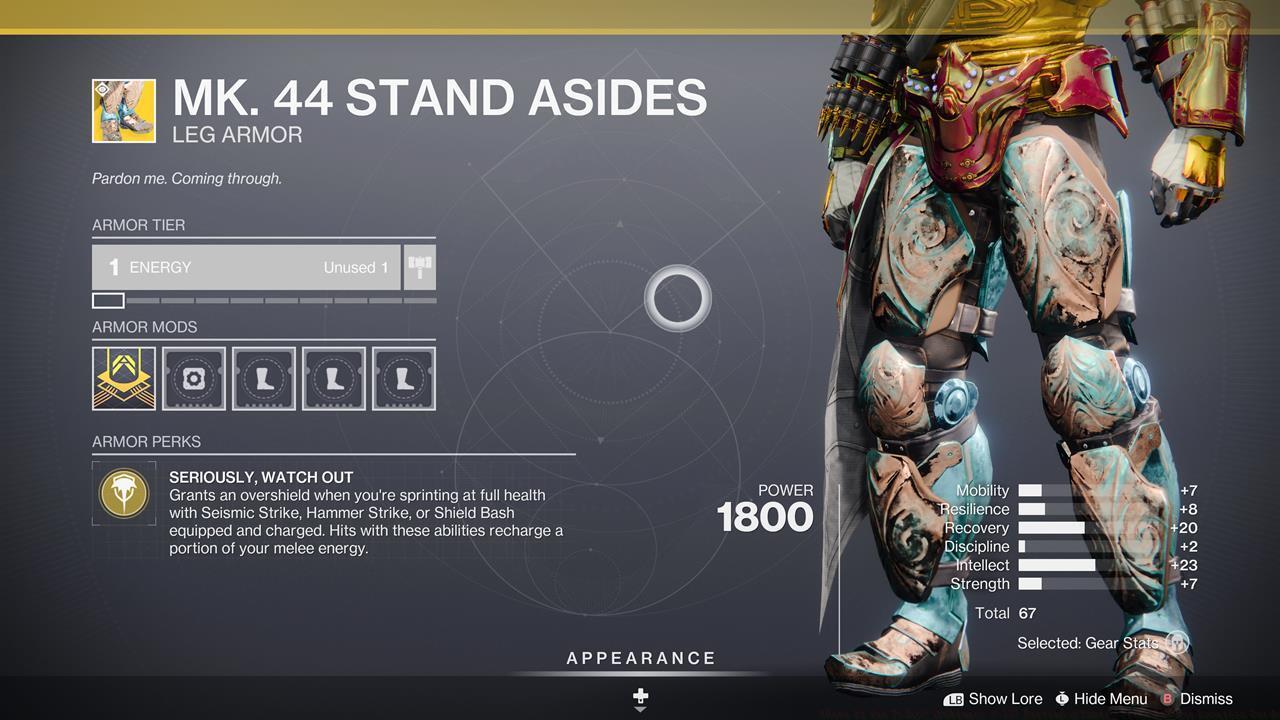Click the Mk. 44 Stand Asides item thumbnail

tap(123, 110)
